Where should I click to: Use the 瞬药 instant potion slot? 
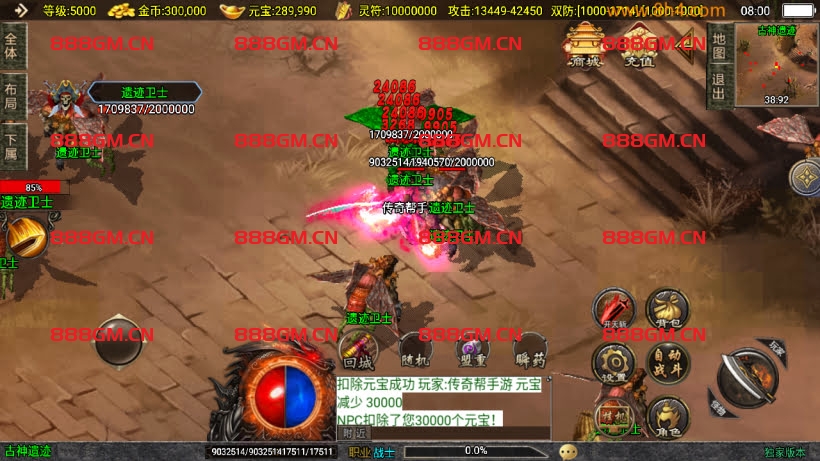click(530, 349)
